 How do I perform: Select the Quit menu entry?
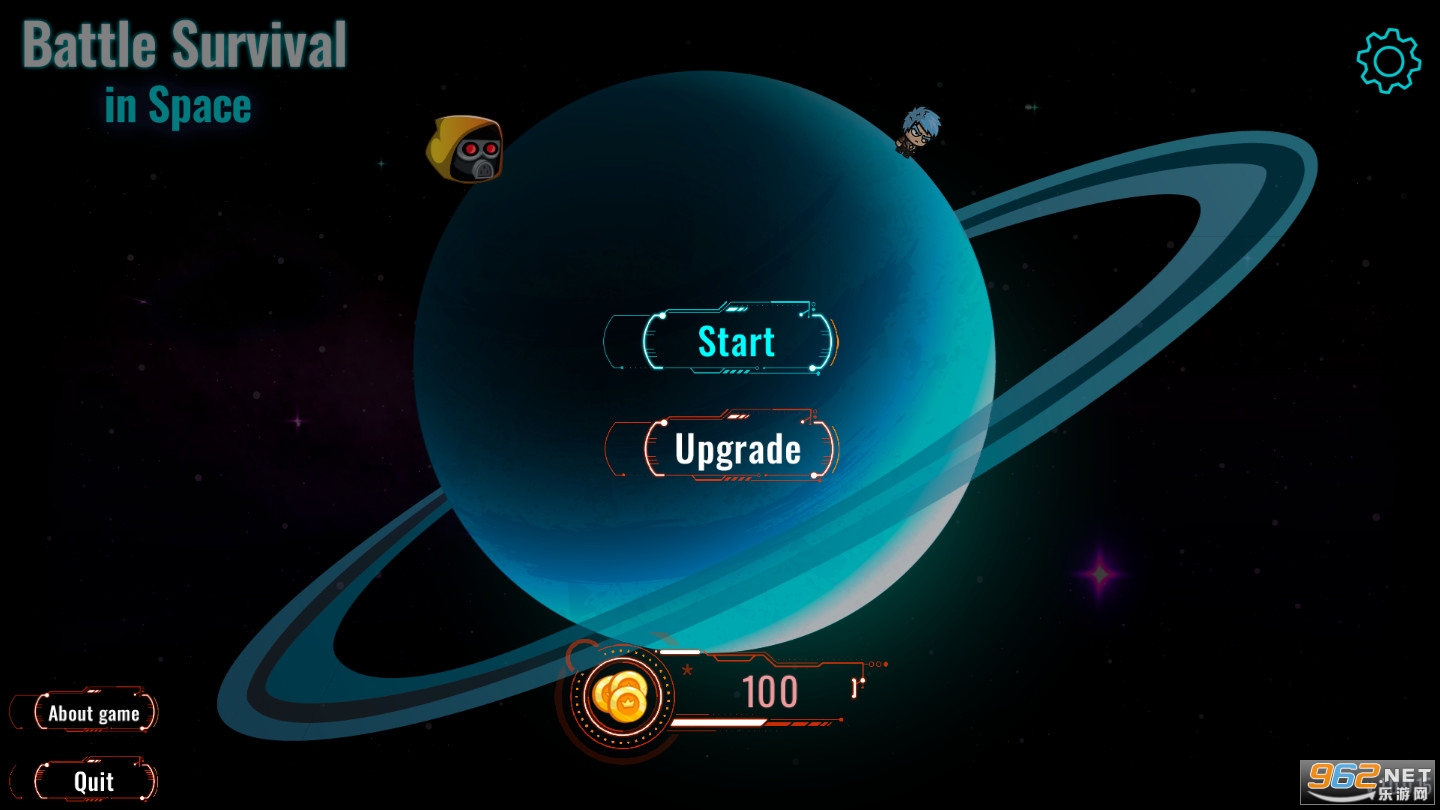pos(95,781)
